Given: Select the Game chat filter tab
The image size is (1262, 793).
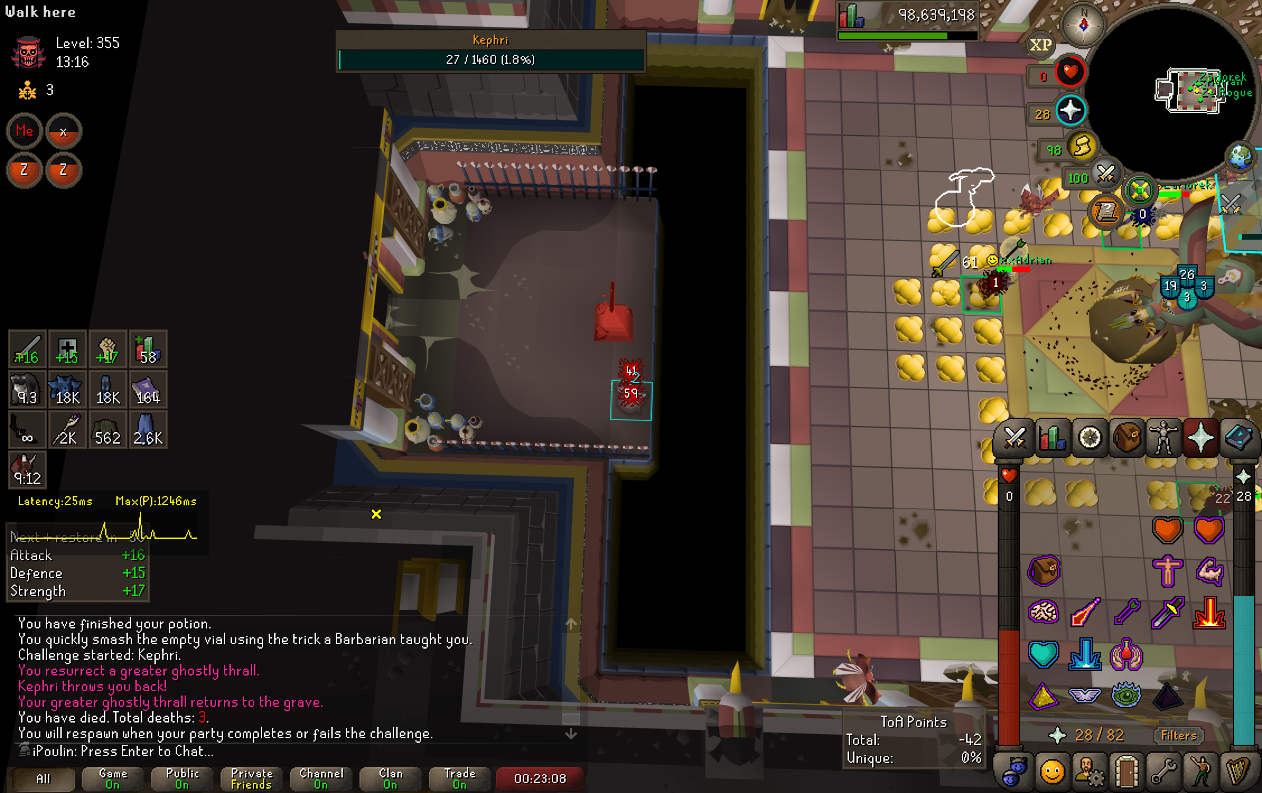Looking at the screenshot, I should pos(113,778).
